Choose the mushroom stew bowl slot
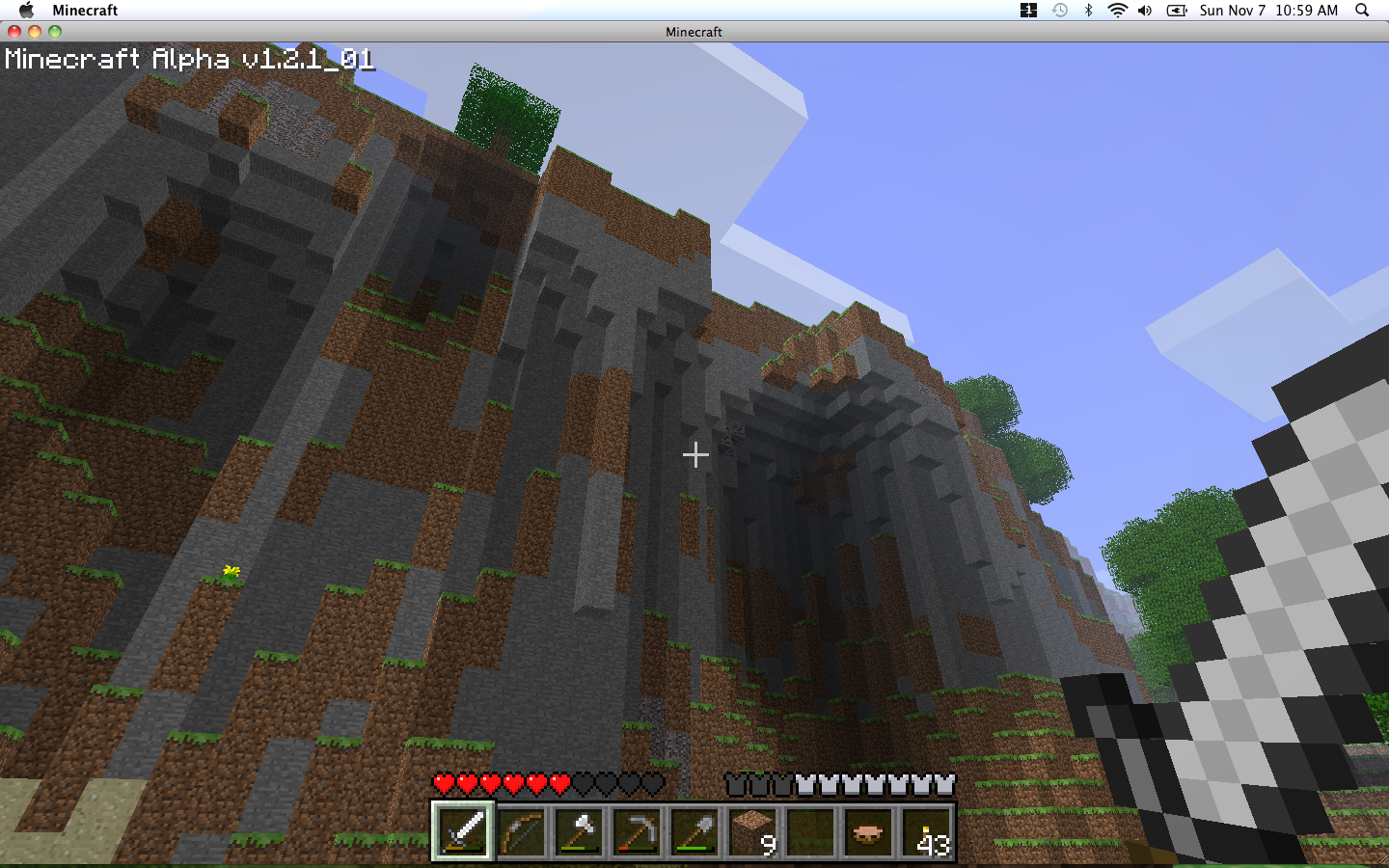 (868, 830)
